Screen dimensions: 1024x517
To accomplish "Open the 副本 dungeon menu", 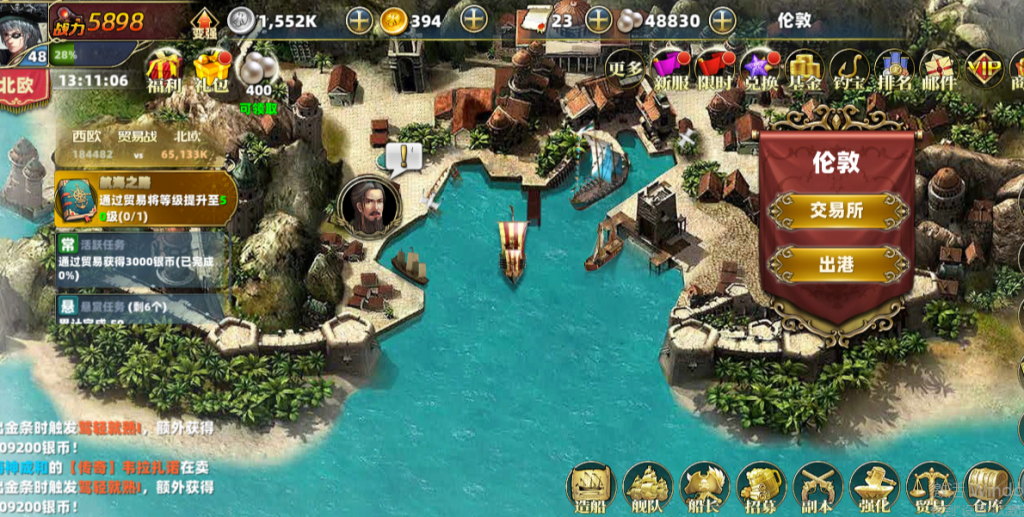I will (x=817, y=487).
